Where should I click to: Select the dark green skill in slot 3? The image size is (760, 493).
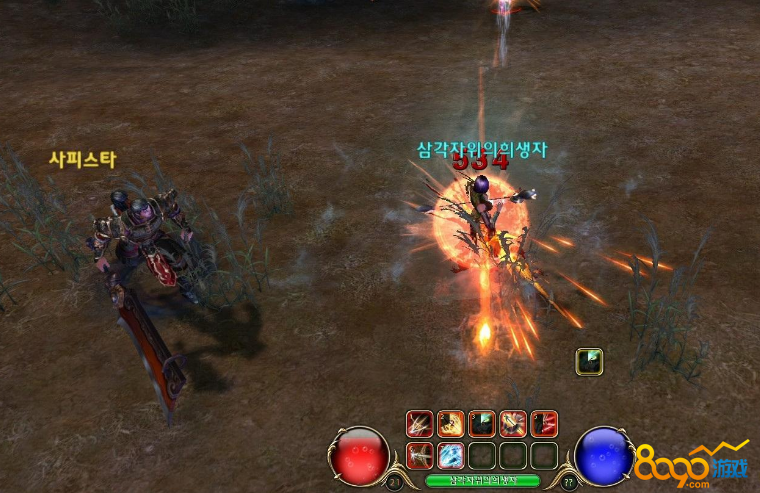(x=482, y=424)
